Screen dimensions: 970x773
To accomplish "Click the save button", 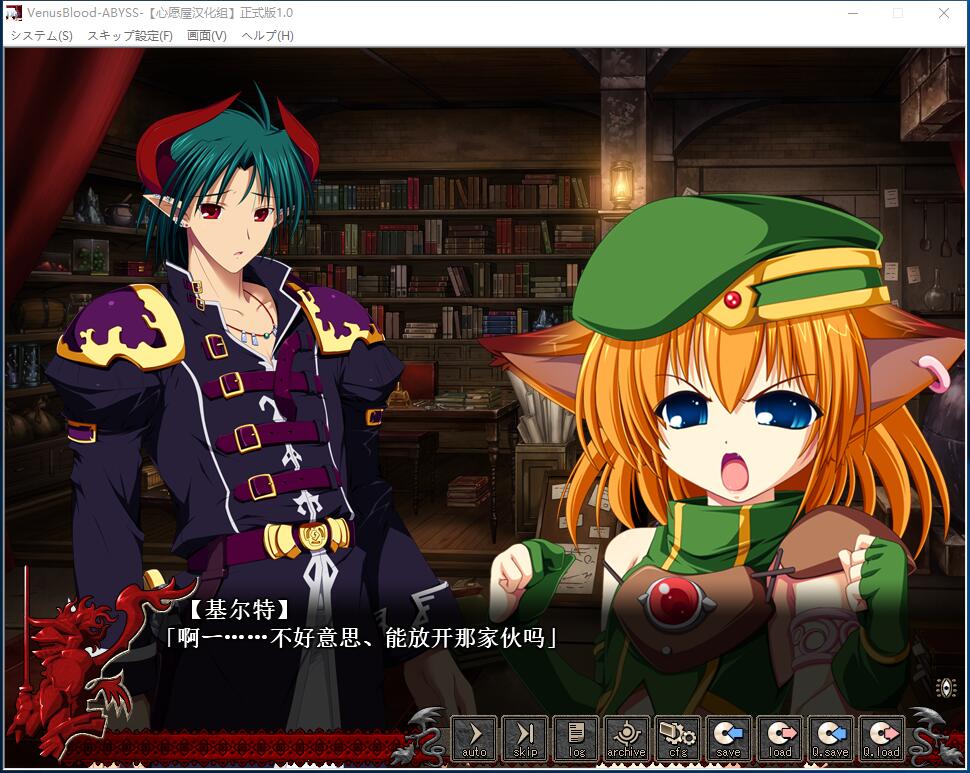I will coord(729,738).
